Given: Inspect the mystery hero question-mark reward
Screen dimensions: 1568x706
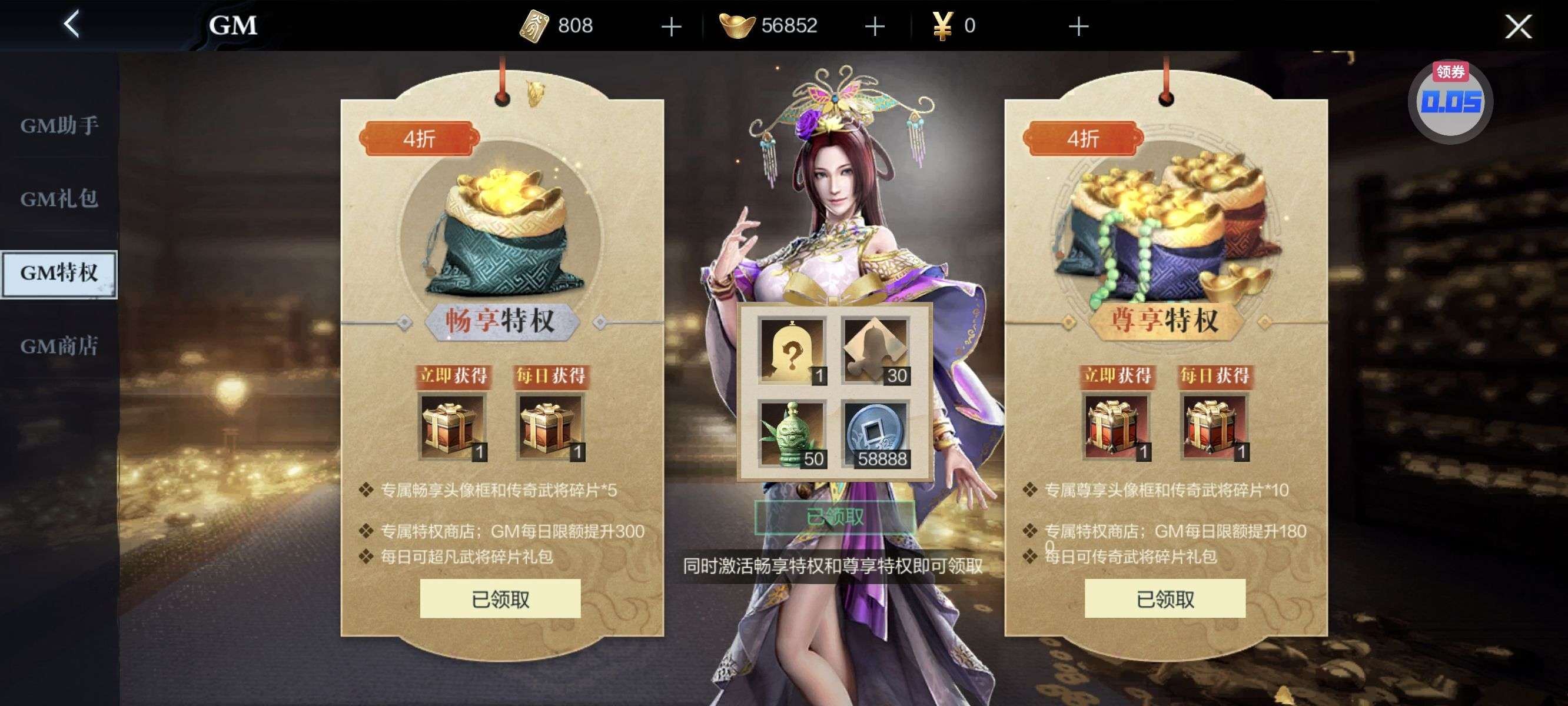Looking at the screenshot, I should pyautogui.click(x=791, y=351).
